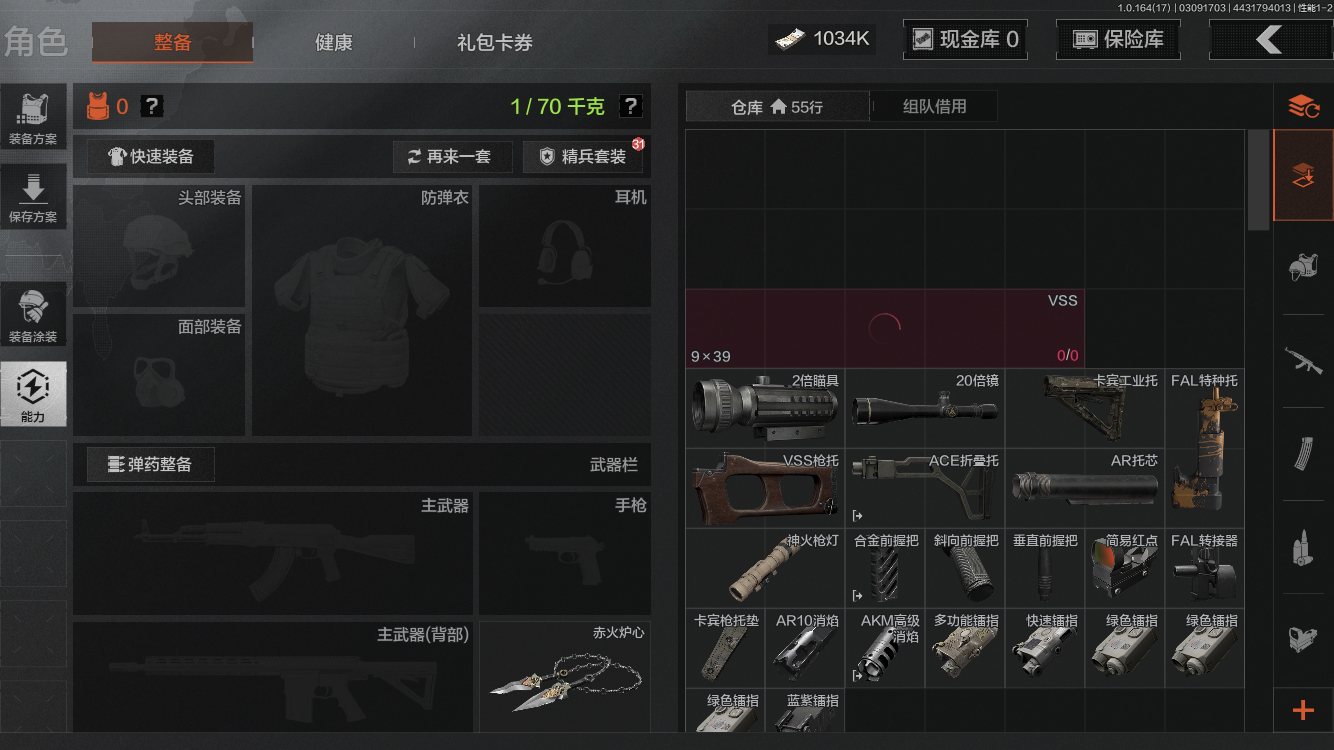The height and width of the screenshot is (750, 1334).
Task: Click 再来一套 to re-equip the set
Action: pyautogui.click(x=452, y=157)
